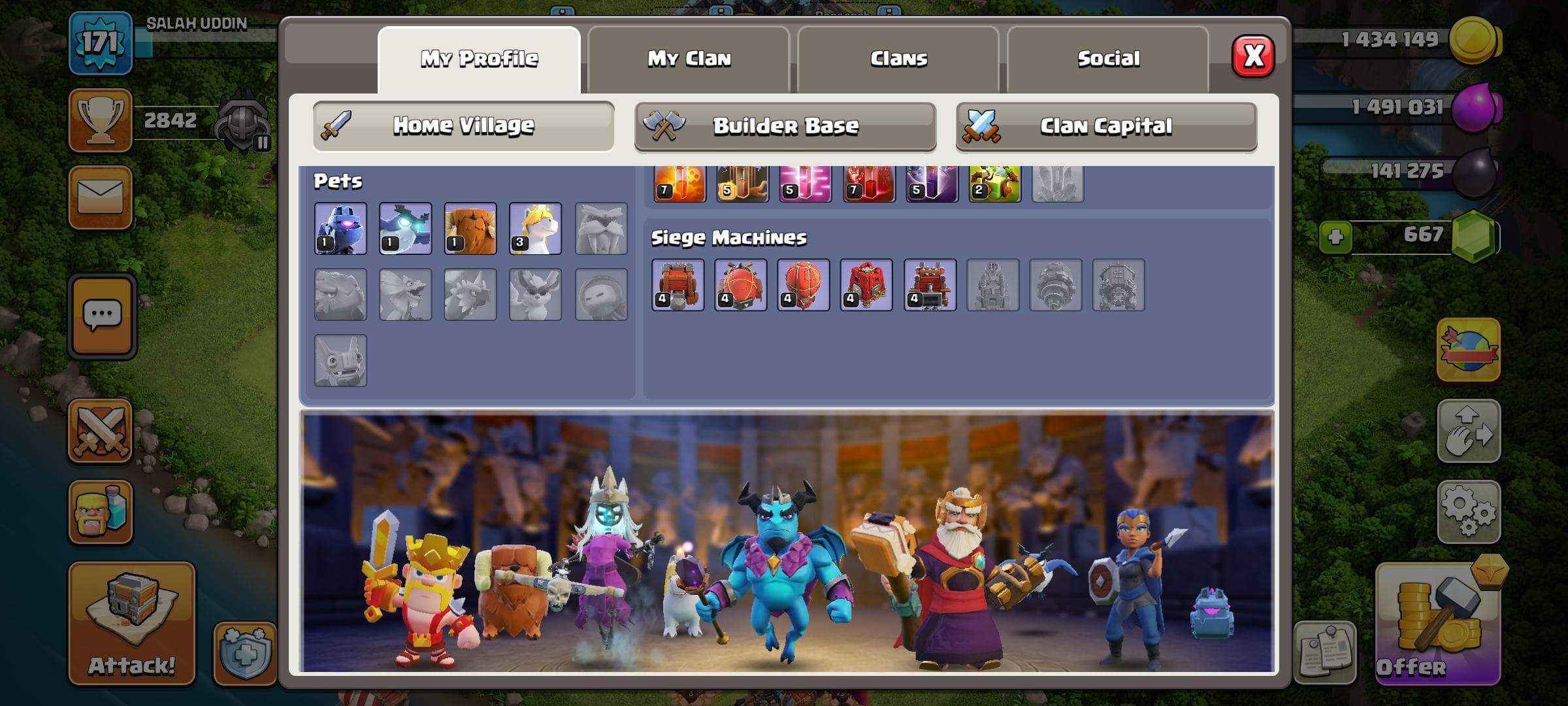Click the shield with plus icon
The image size is (1568, 706).
[x=245, y=652]
